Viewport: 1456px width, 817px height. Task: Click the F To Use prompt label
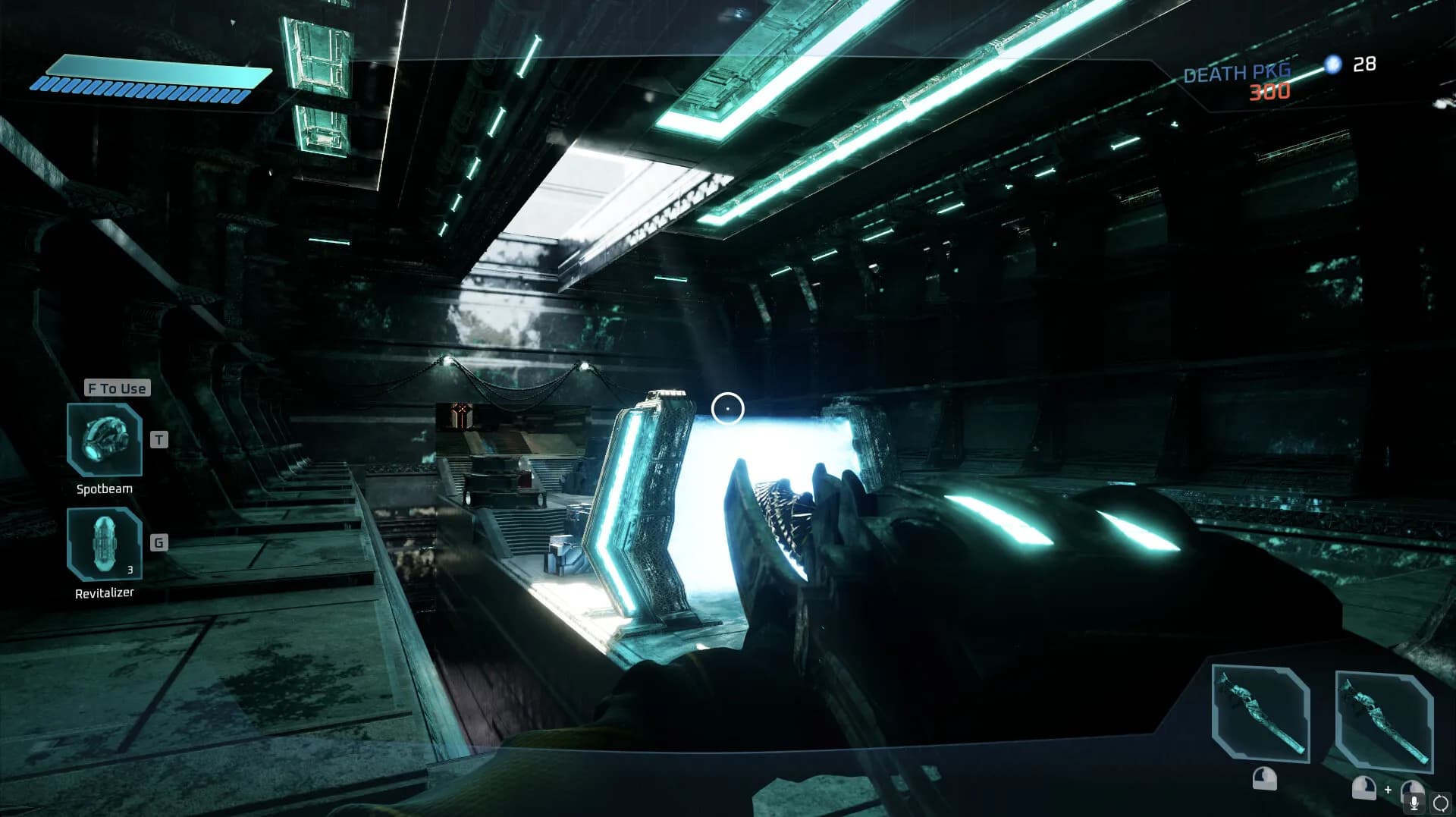[115, 388]
